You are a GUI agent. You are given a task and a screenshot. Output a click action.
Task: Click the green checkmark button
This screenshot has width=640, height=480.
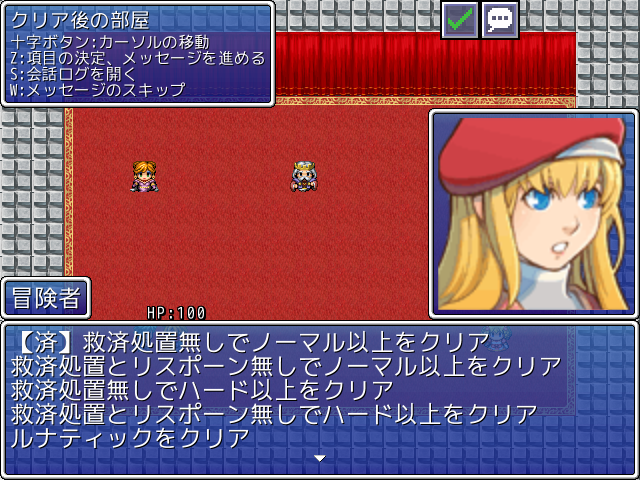click(x=461, y=19)
